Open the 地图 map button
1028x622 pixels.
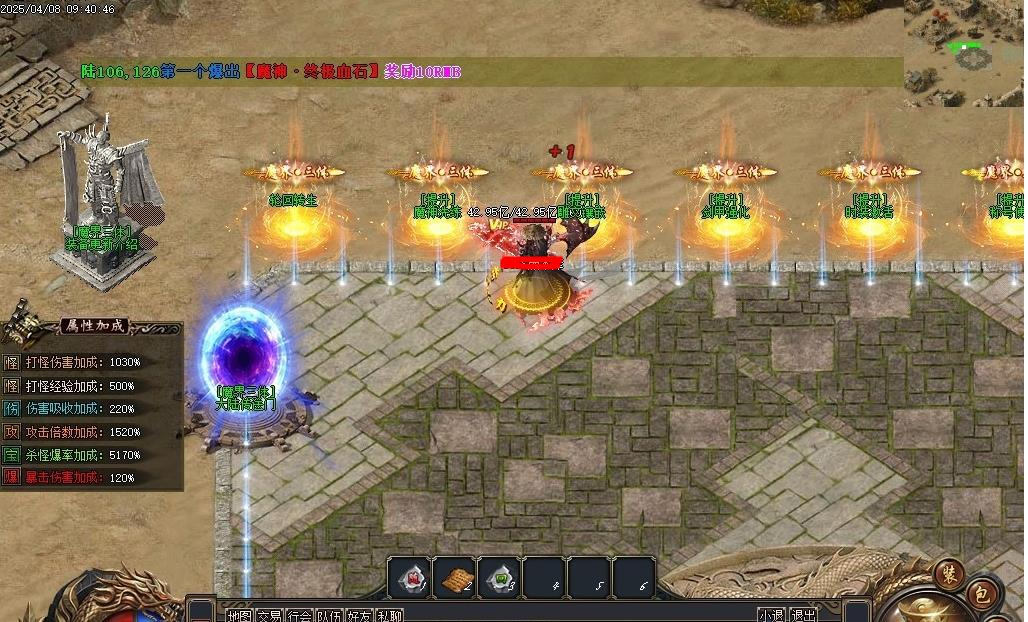(x=239, y=615)
